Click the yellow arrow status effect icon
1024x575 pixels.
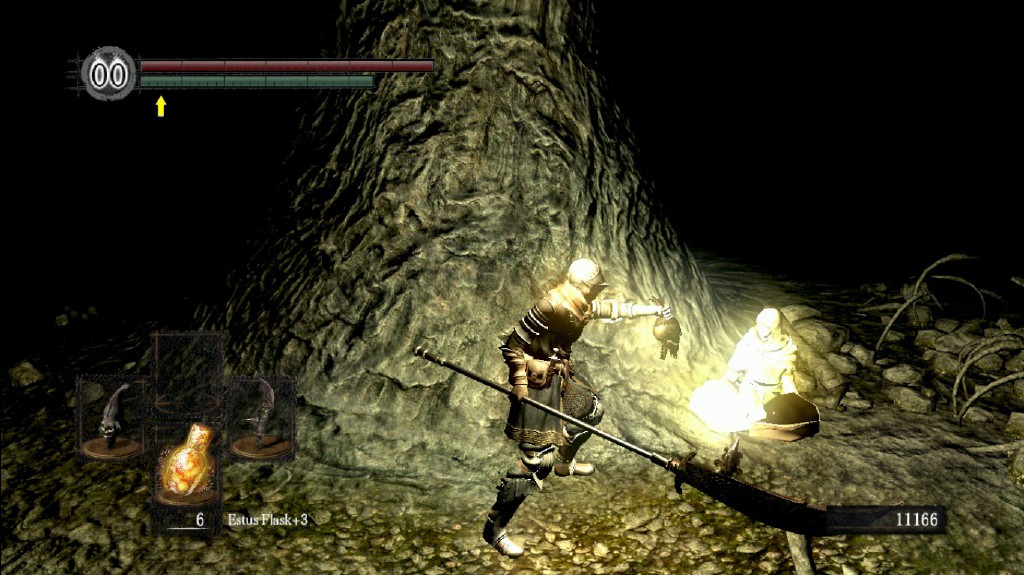pyautogui.click(x=160, y=106)
